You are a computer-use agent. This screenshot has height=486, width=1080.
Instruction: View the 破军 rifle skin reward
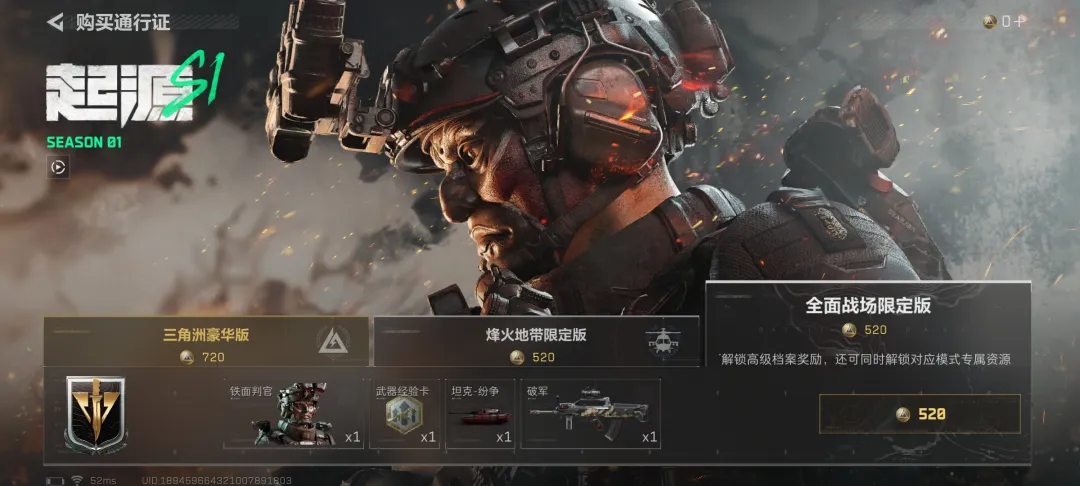point(591,414)
